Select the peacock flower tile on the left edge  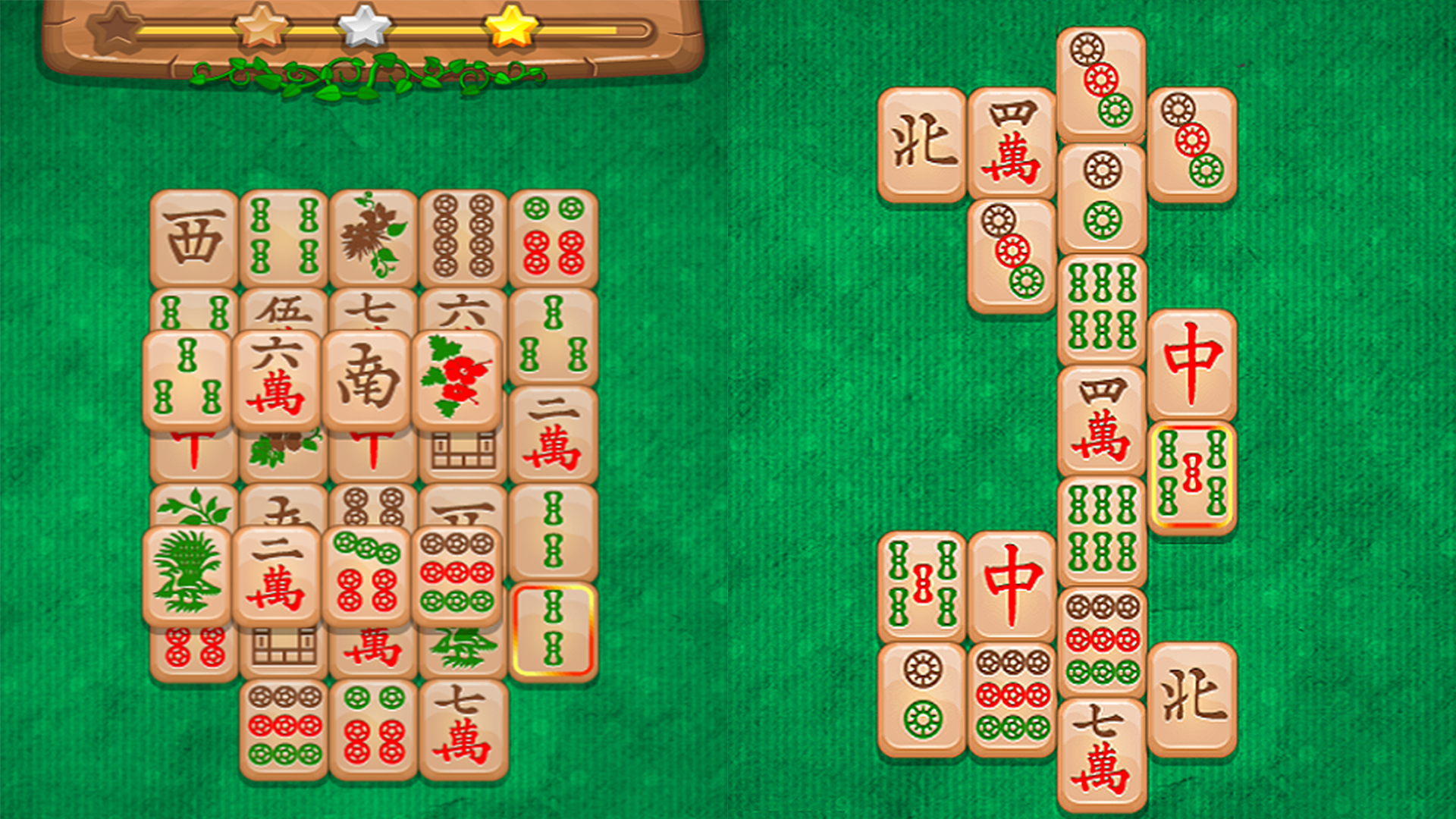coord(186,573)
